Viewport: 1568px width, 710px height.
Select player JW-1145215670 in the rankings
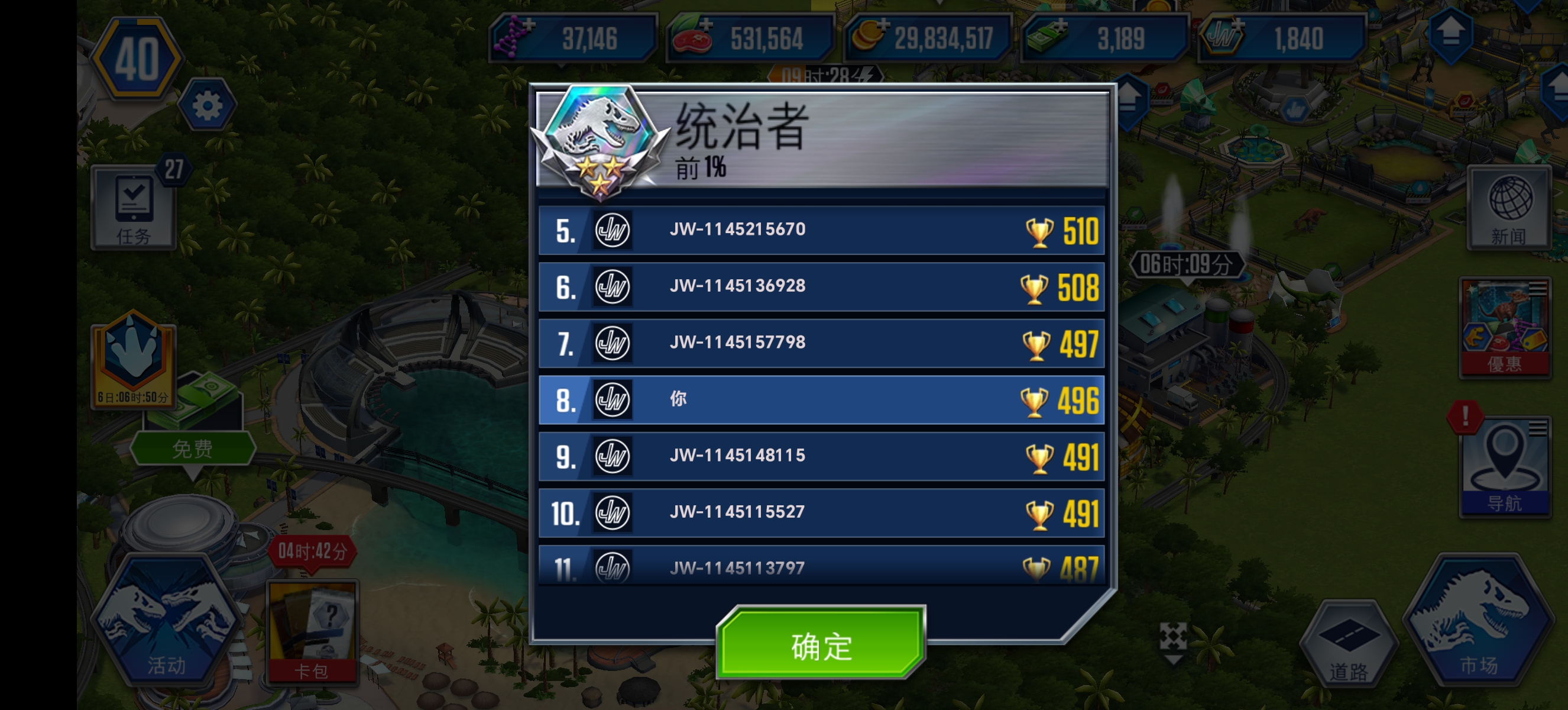coord(821,230)
